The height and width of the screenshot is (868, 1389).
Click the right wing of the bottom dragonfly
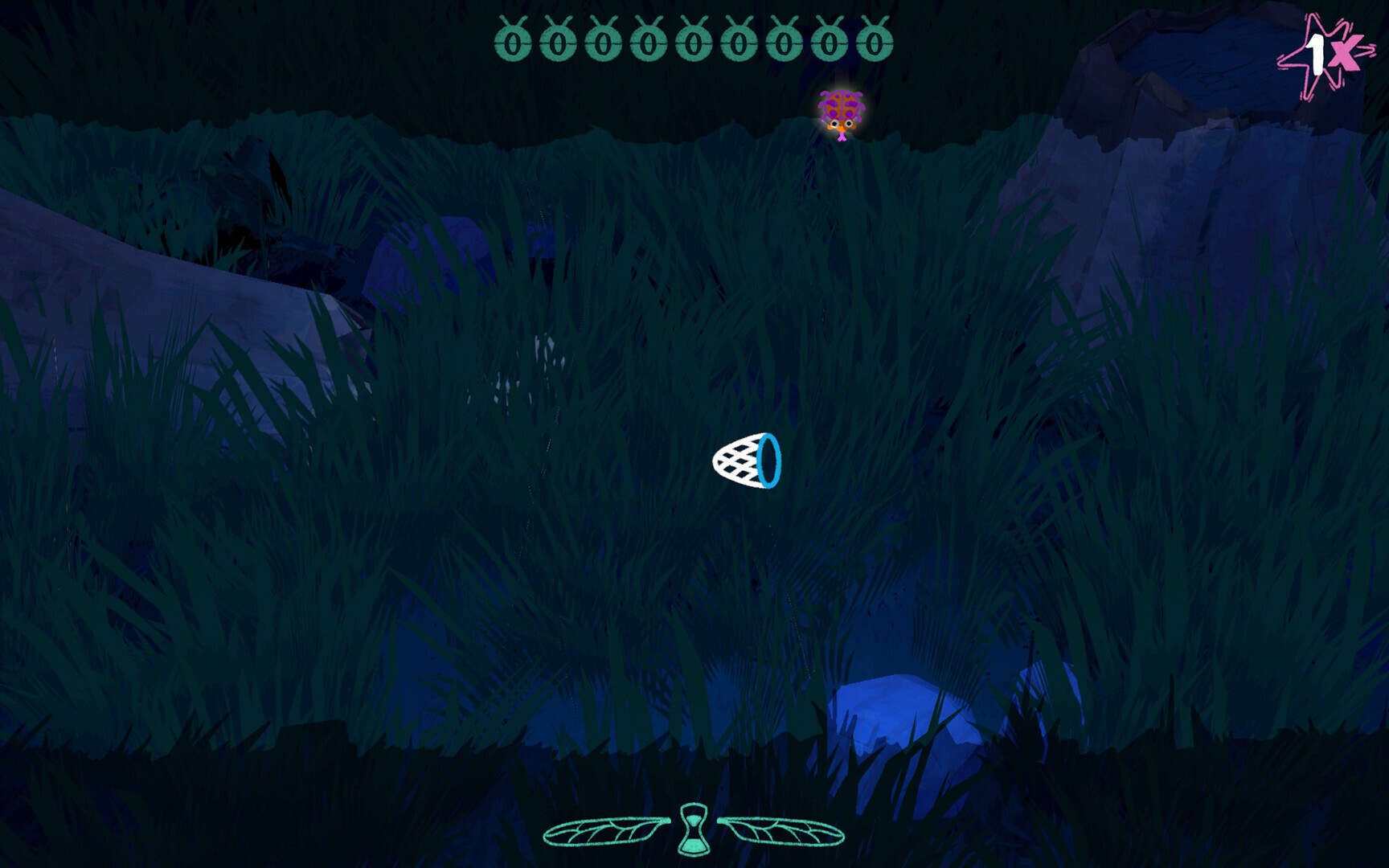pos(784,832)
